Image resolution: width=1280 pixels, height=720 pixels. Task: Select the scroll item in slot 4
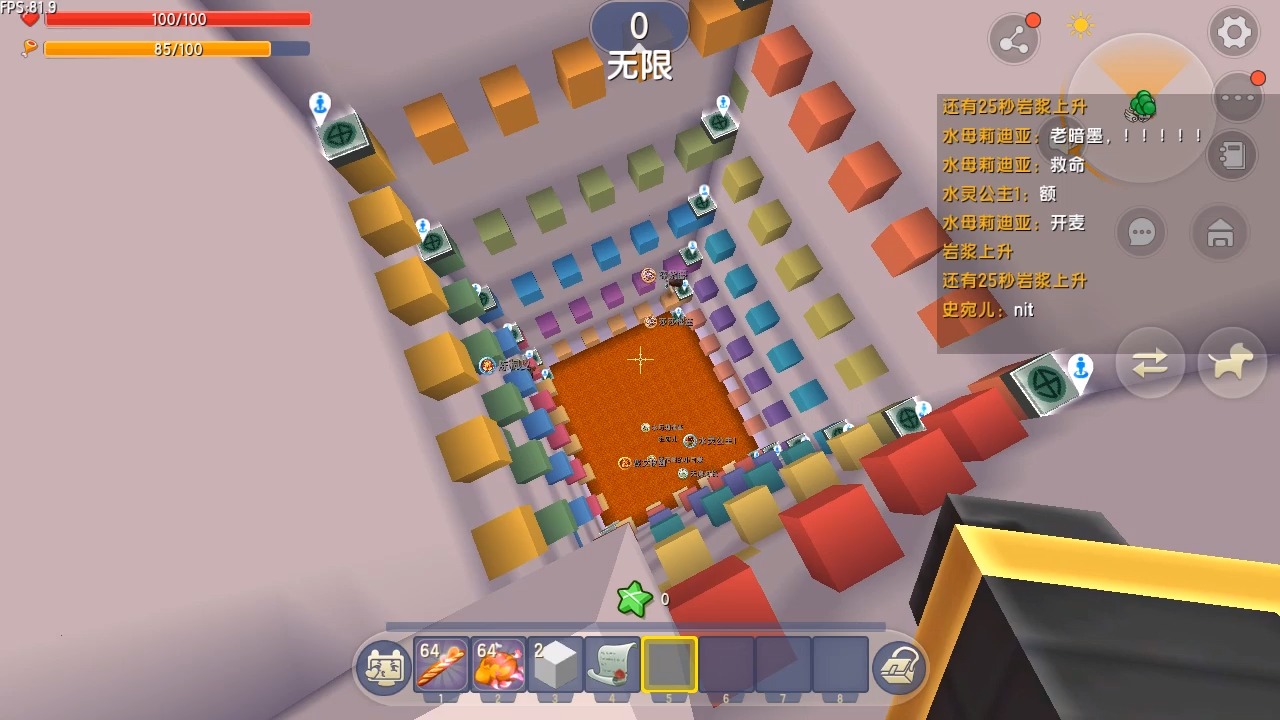[613, 665]
